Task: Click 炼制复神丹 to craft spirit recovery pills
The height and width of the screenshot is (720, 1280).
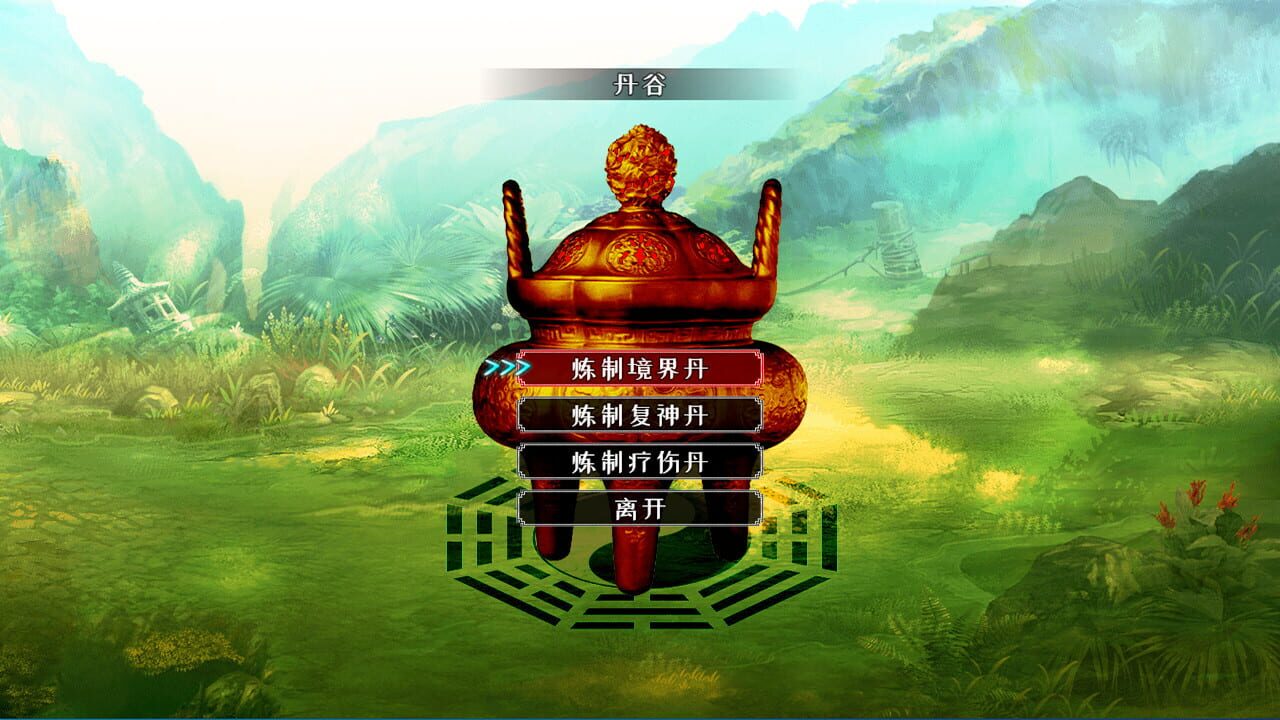Action: pos(640,412)
